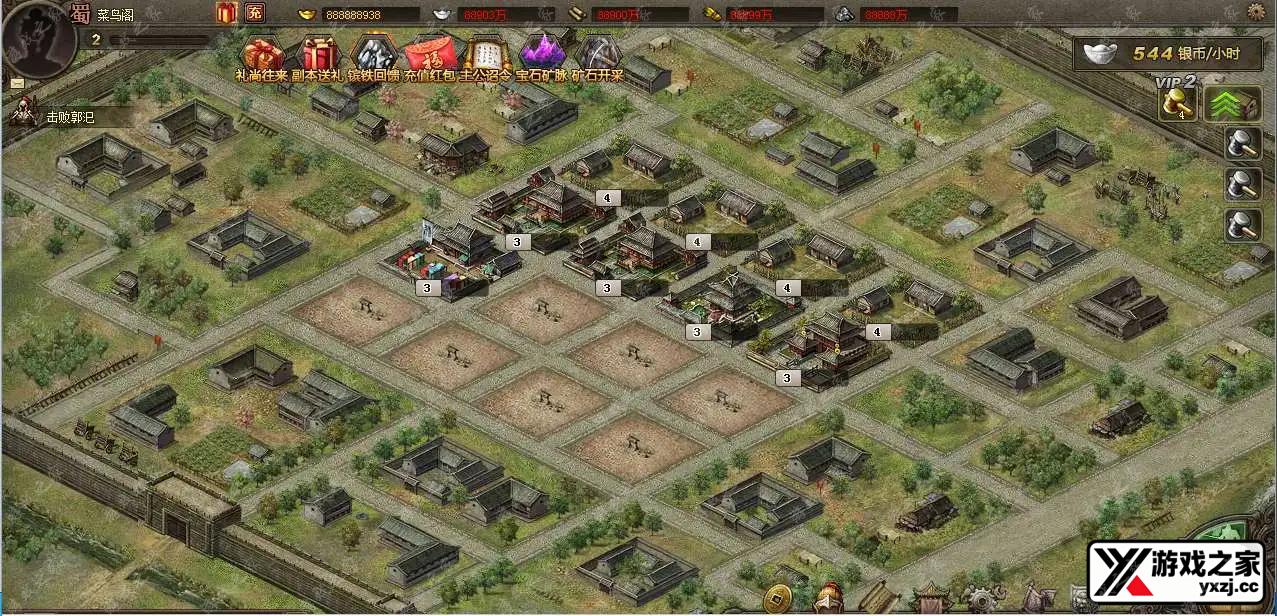Click the VIP golden hammer build queue
Screen dimensions: 1277x616
coord(1178,104)
